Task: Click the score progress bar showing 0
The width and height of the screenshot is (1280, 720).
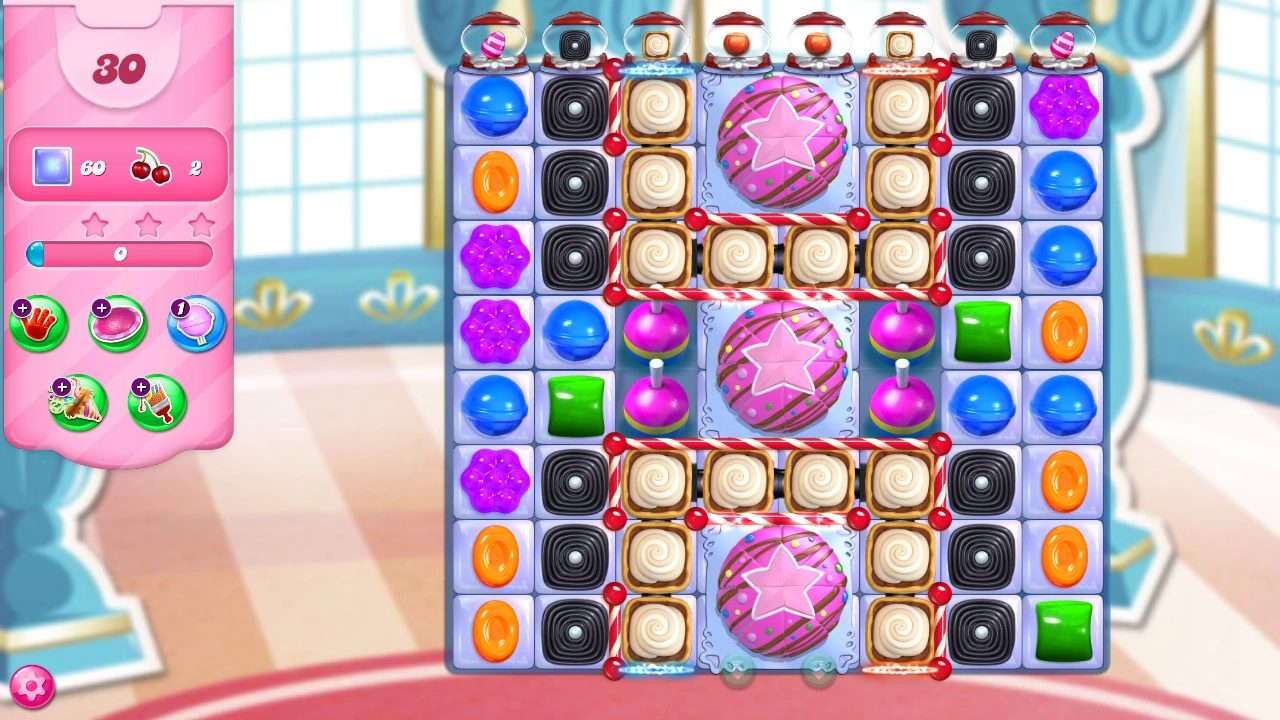Action: (x=119, y=255)
